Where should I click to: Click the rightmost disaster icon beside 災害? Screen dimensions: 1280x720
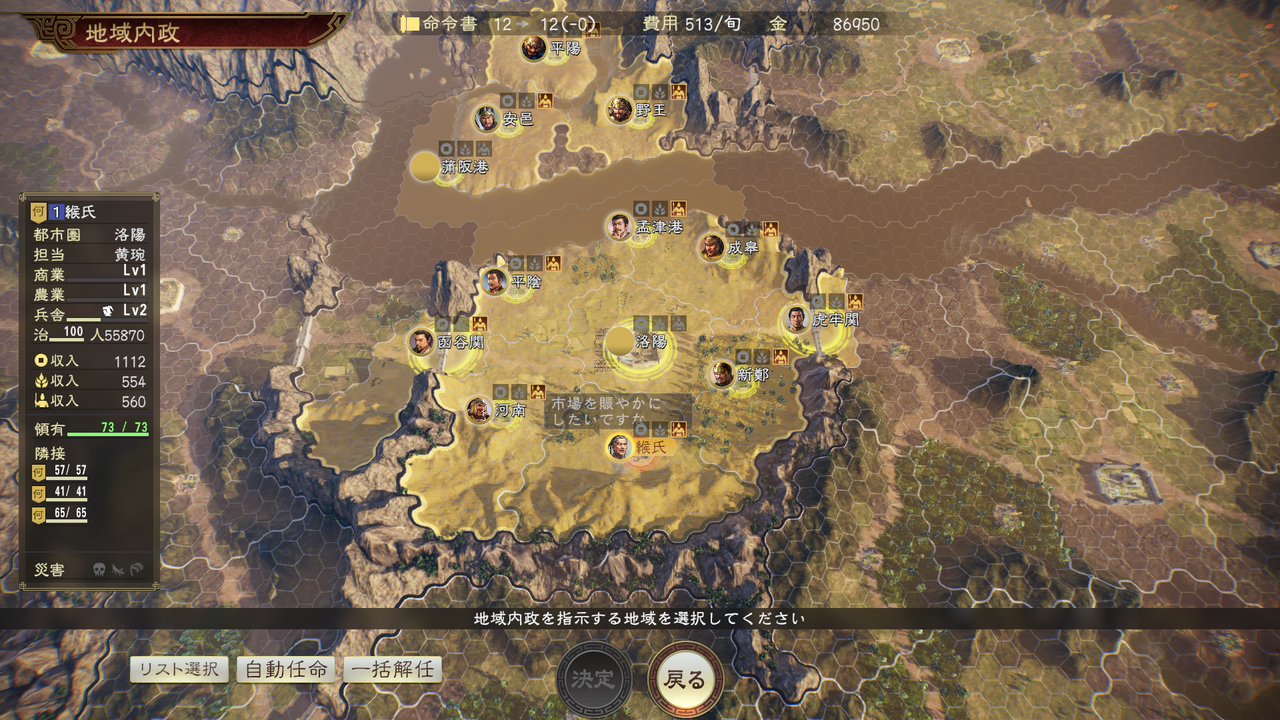point(136,568)
